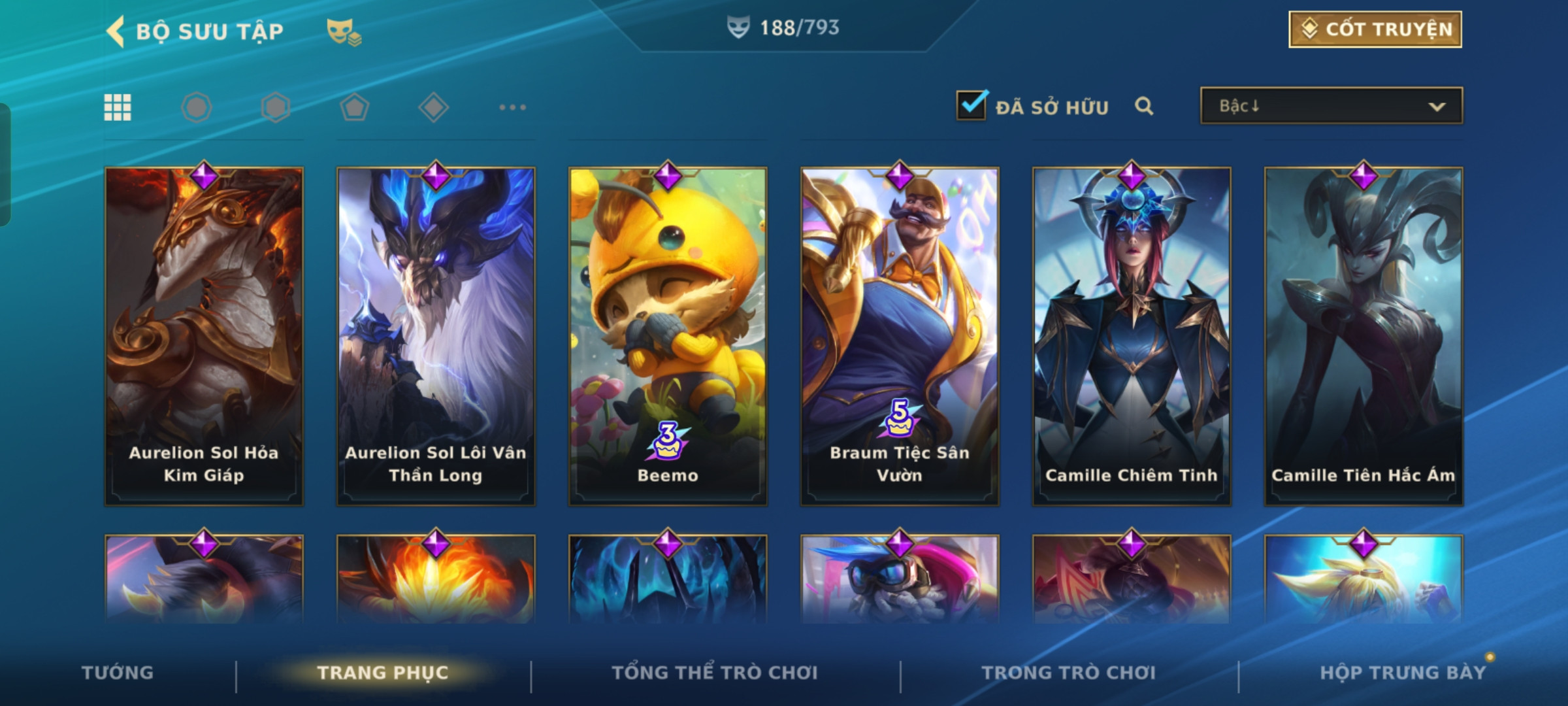Switch to the Tướng tab

[x=118, y=673]
